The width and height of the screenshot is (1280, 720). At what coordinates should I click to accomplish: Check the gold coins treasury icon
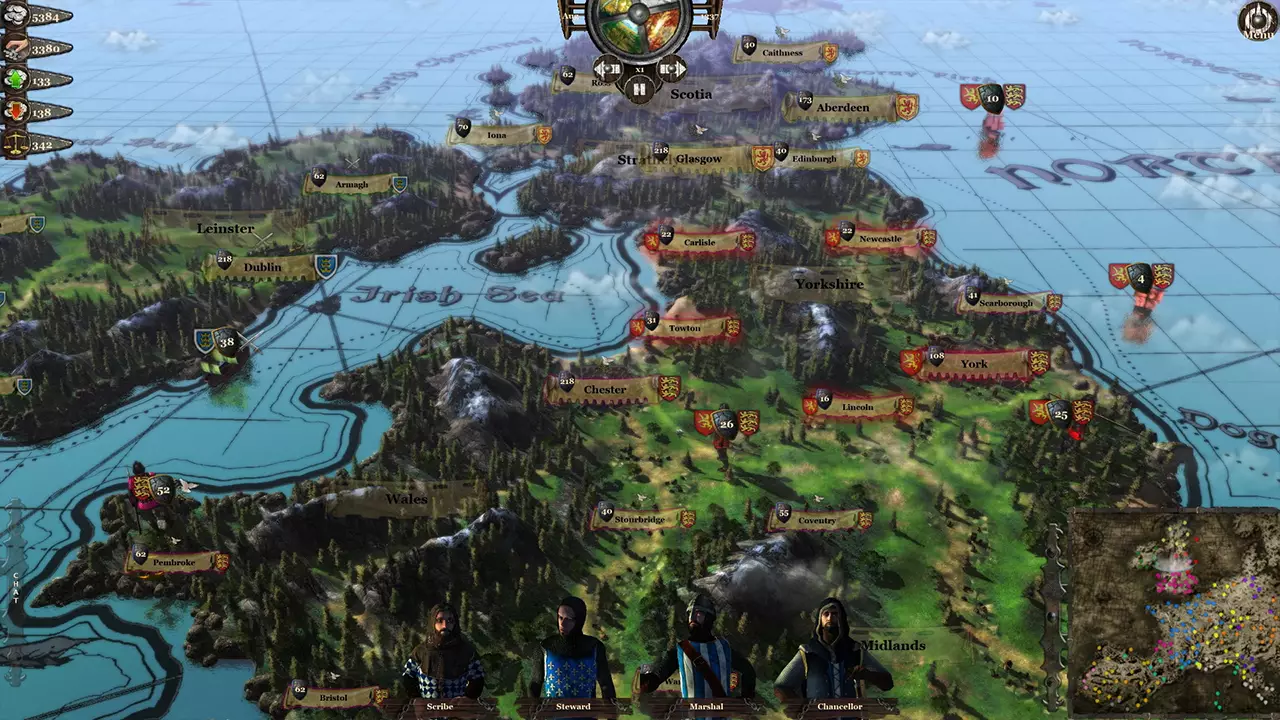(13, 15)
